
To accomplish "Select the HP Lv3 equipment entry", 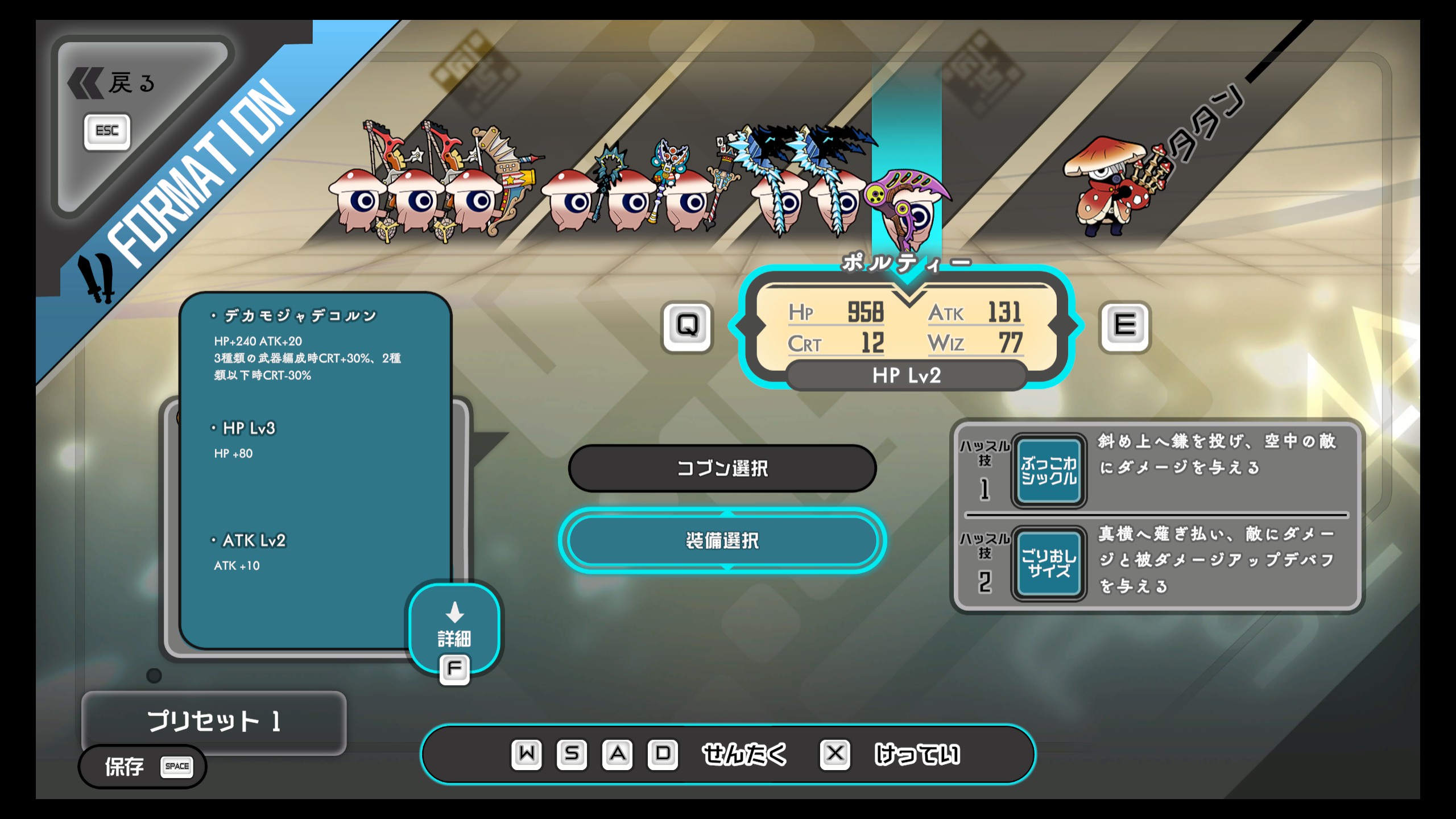I will pyautogui.click(x=249, y=428).
